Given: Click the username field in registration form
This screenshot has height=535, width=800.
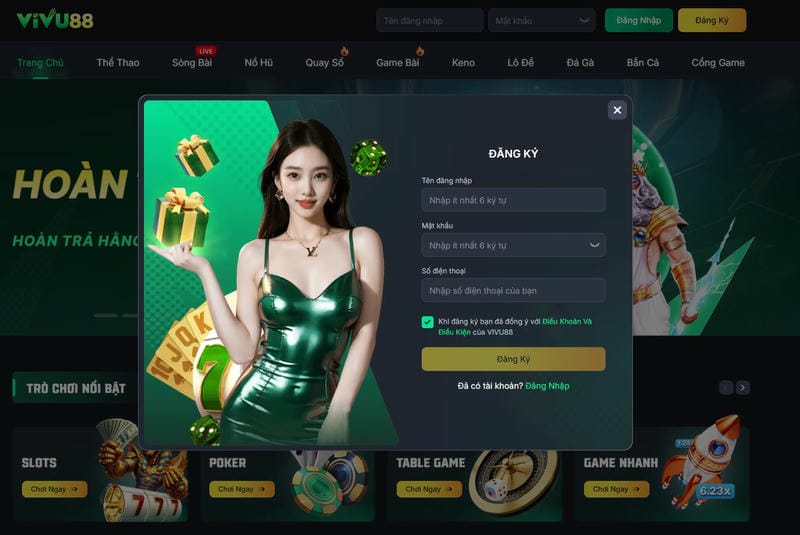Looking at the screenshot, I should tap(513, 200).
